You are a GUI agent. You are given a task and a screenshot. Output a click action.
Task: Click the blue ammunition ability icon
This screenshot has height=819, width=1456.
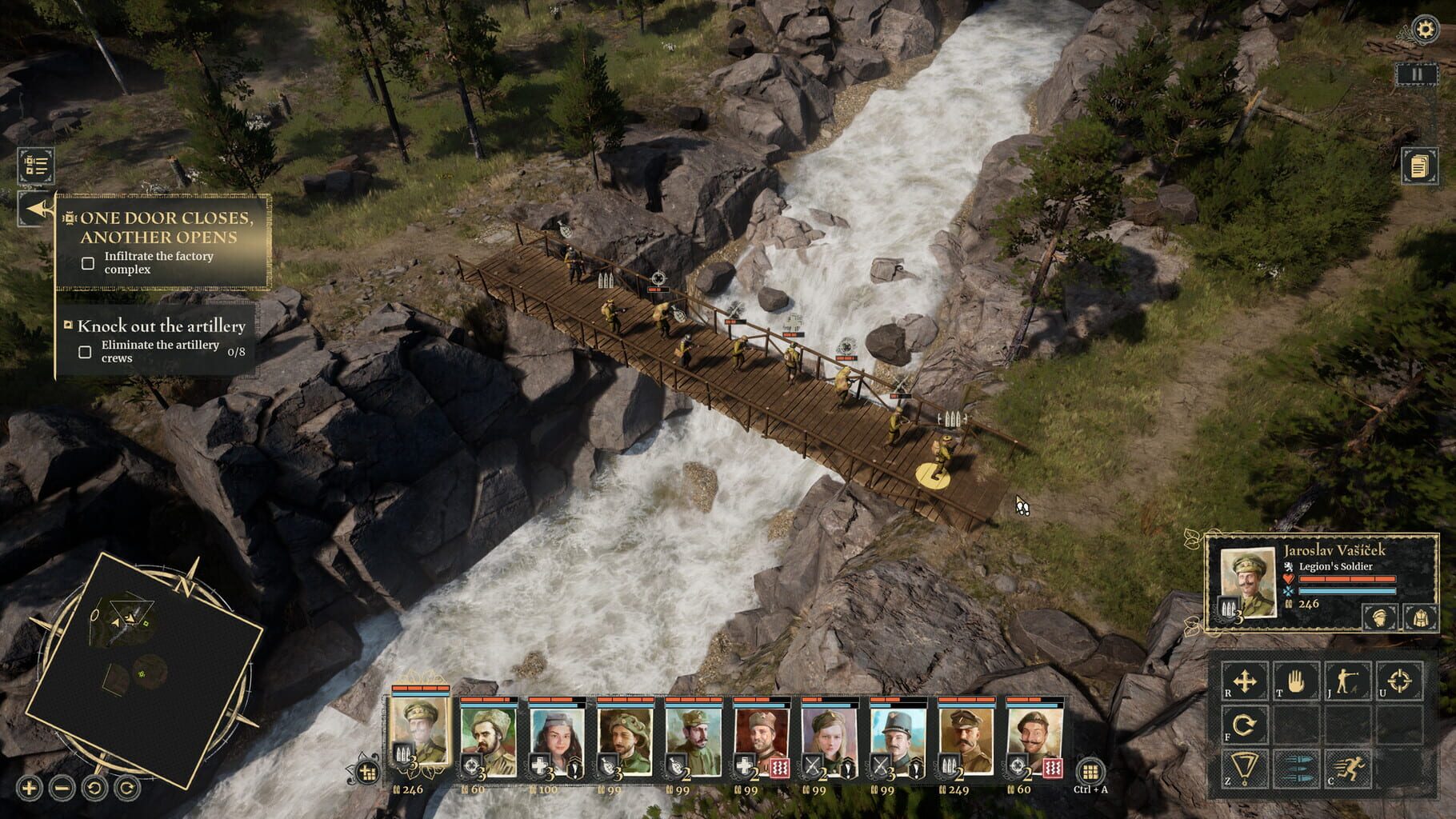1297,768
